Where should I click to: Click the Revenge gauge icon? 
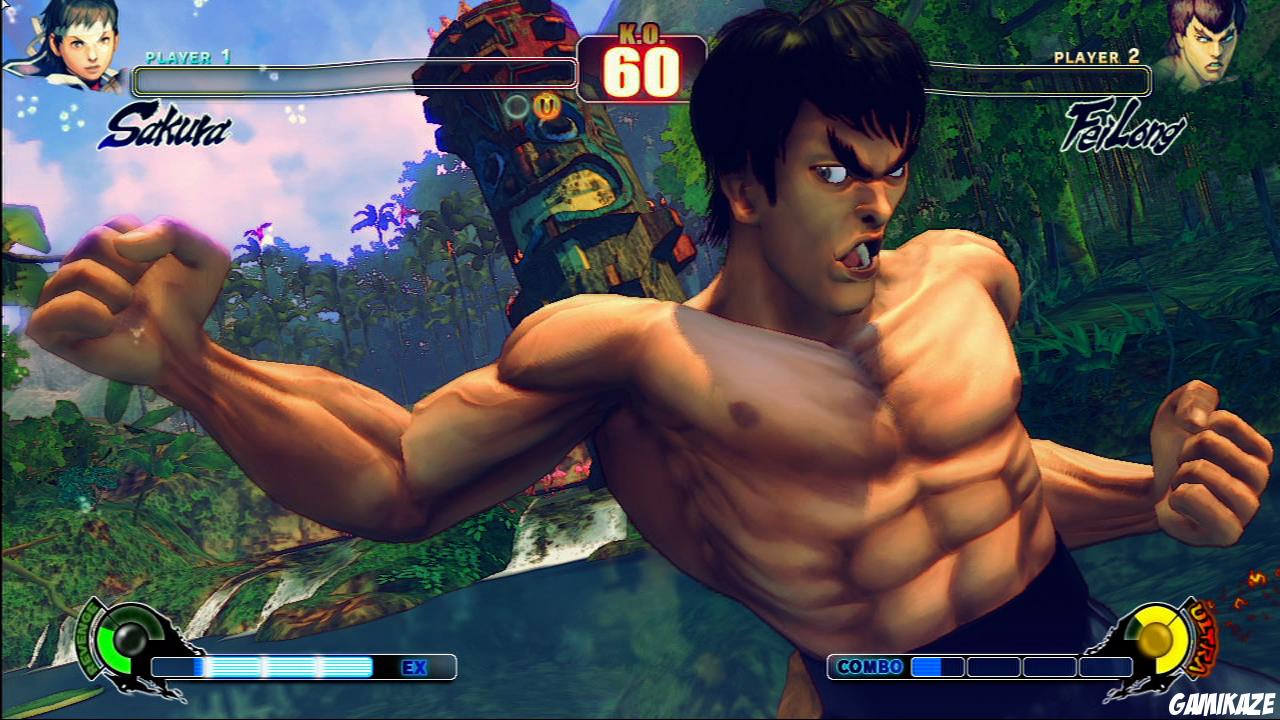(x=130, y=640)
